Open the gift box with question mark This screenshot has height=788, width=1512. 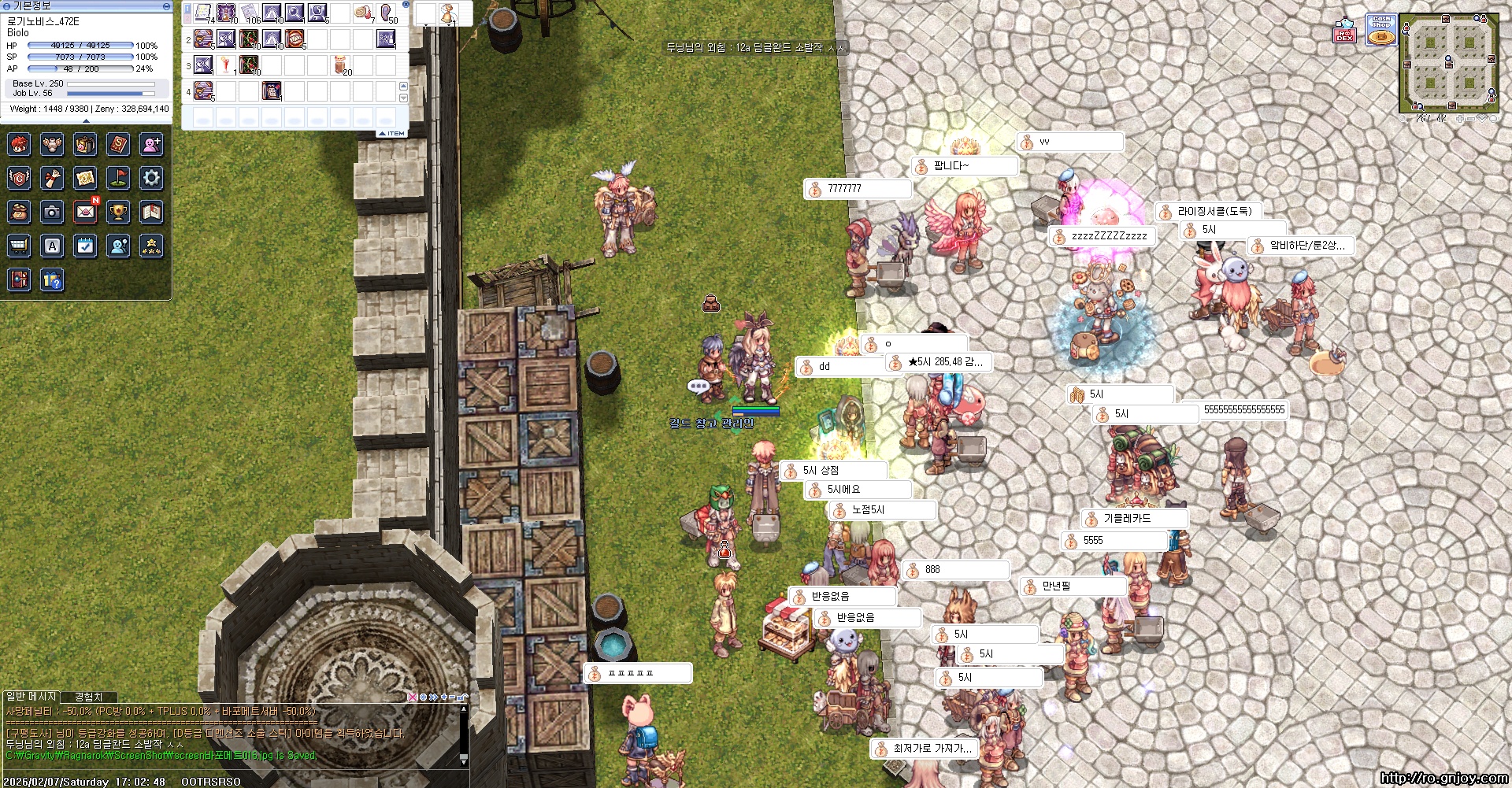(52, 280)
